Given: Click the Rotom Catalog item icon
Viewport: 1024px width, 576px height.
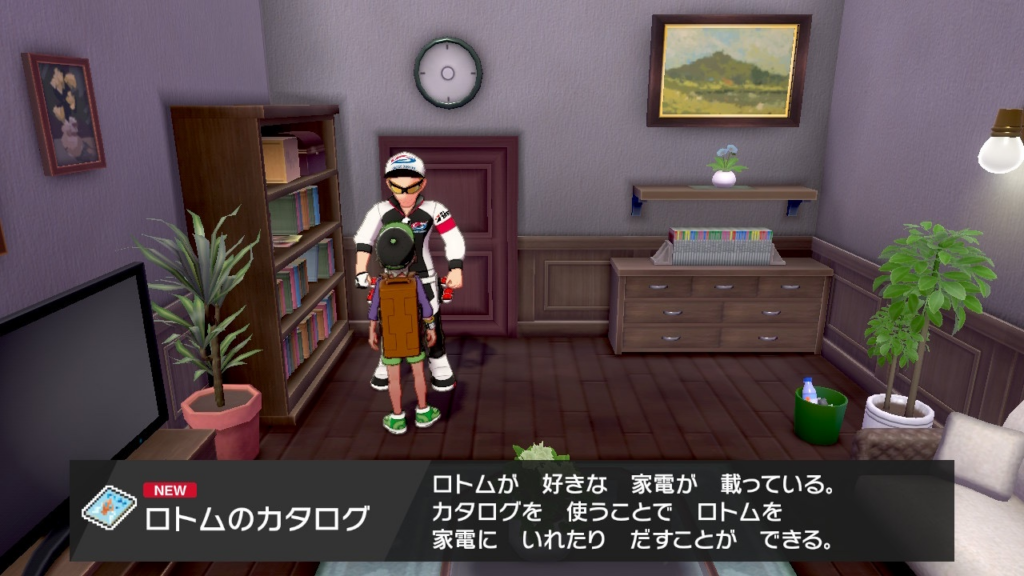Looking at the screenshot, I should click(107, 508).
